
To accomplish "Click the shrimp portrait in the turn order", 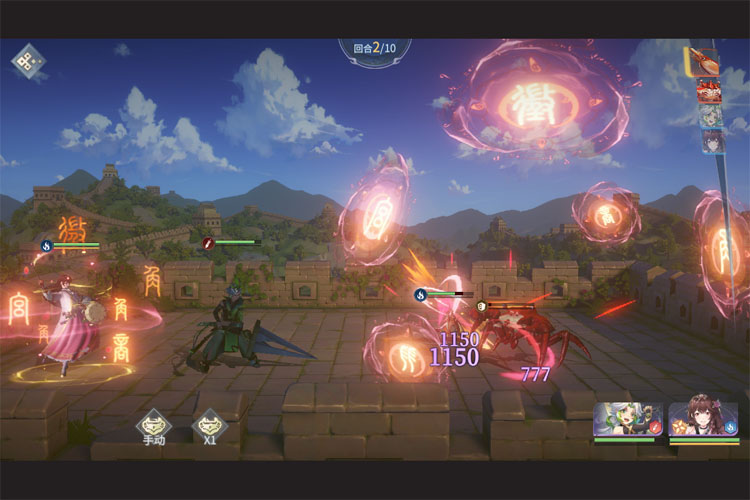I will click(x=704, y=61).
